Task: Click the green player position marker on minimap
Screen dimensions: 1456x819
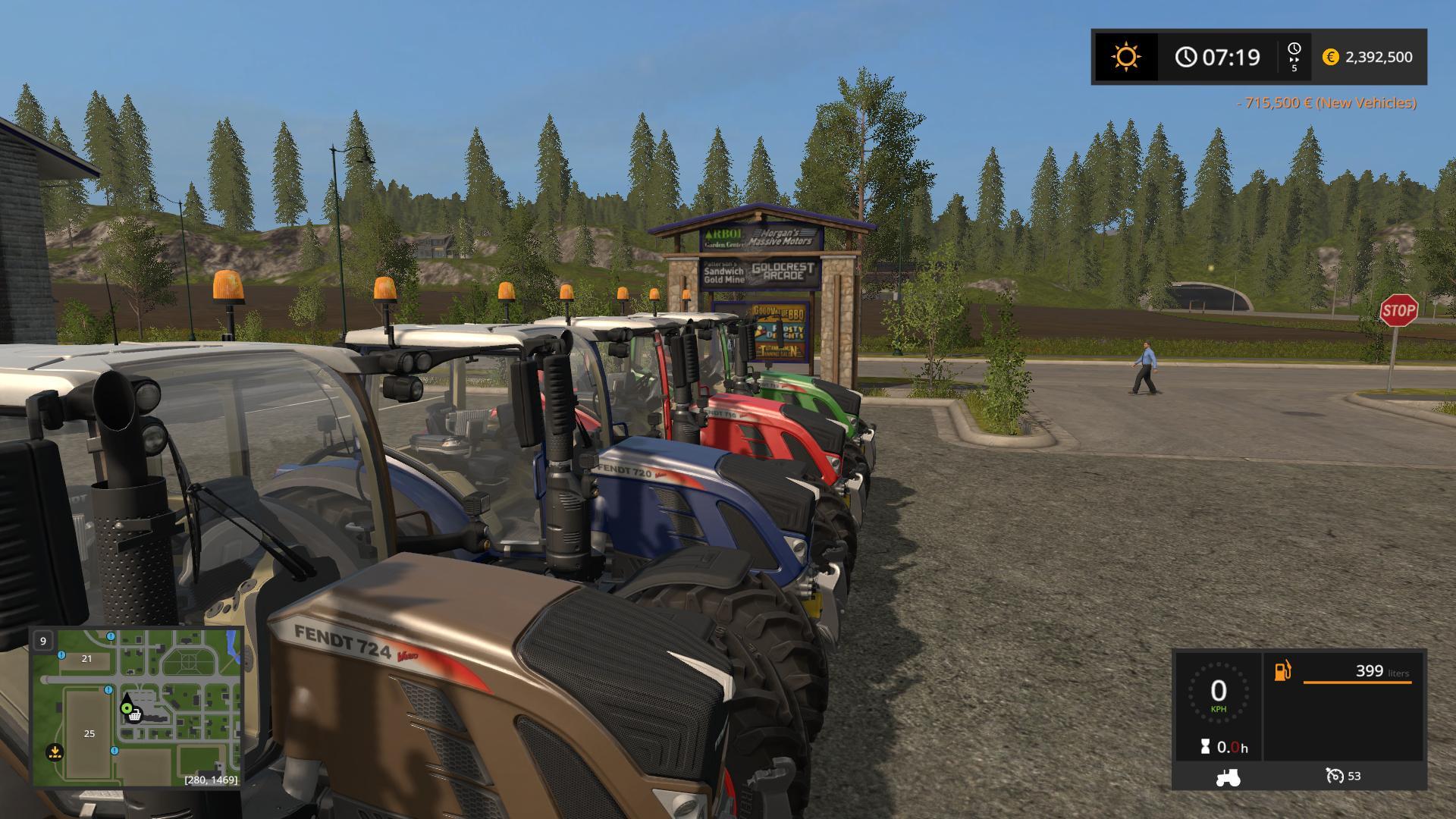Action: point(127,708)
